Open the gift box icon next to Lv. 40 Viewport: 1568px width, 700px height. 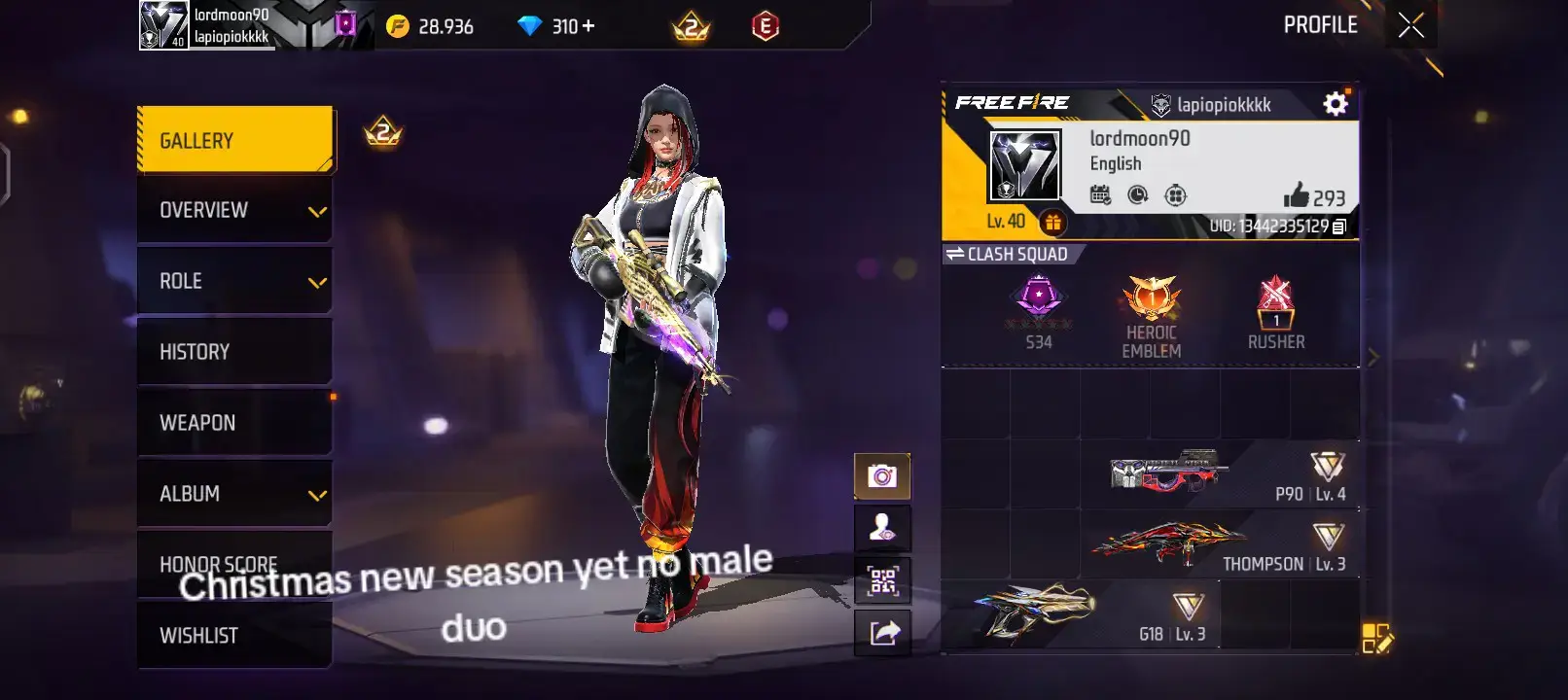1055,222
